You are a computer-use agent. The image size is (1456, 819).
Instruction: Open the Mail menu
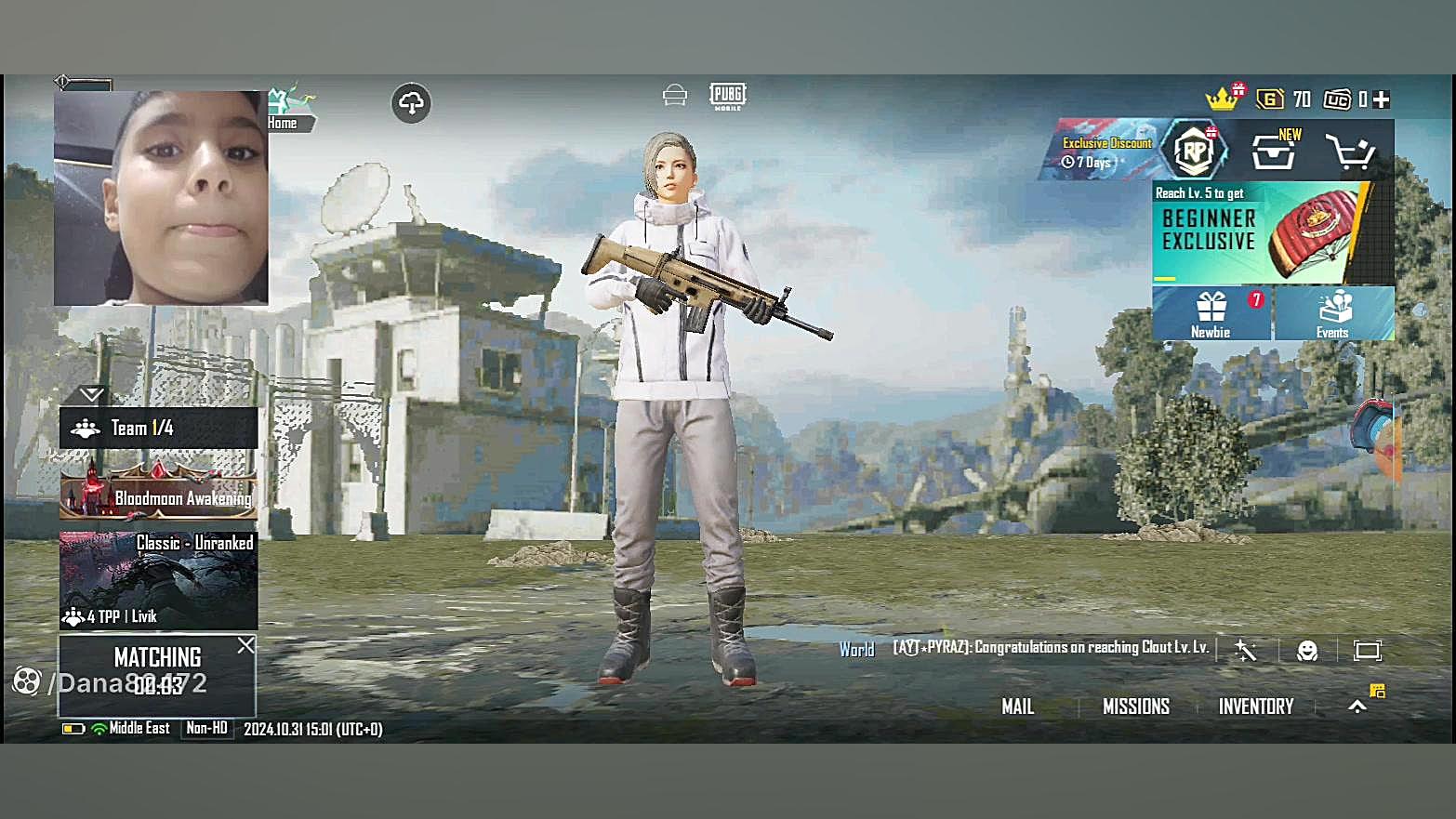coord(1017,707)
